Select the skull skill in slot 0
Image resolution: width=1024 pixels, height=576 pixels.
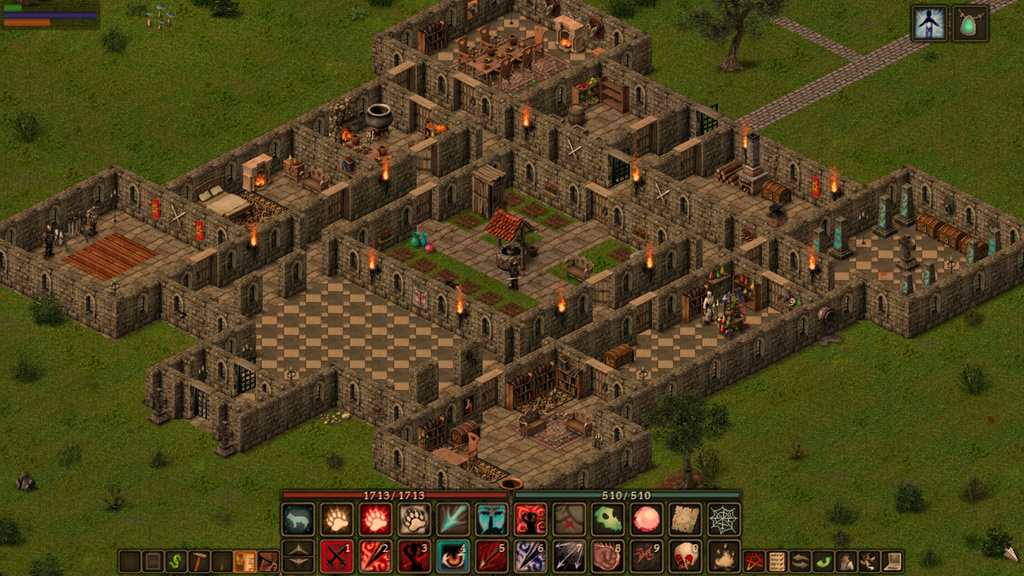point(685,556)
